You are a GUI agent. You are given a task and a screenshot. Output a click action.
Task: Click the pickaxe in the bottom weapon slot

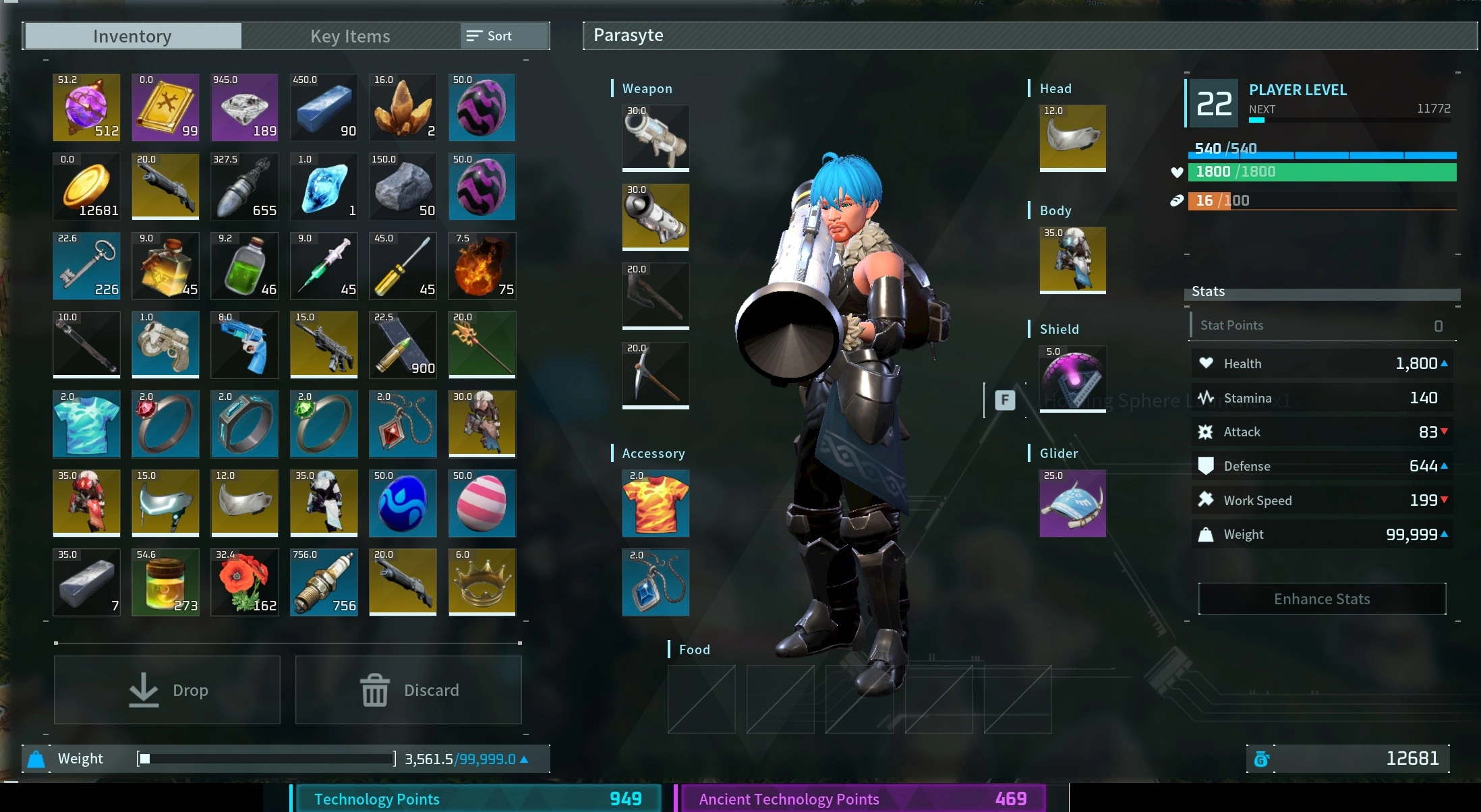(655, 375)
